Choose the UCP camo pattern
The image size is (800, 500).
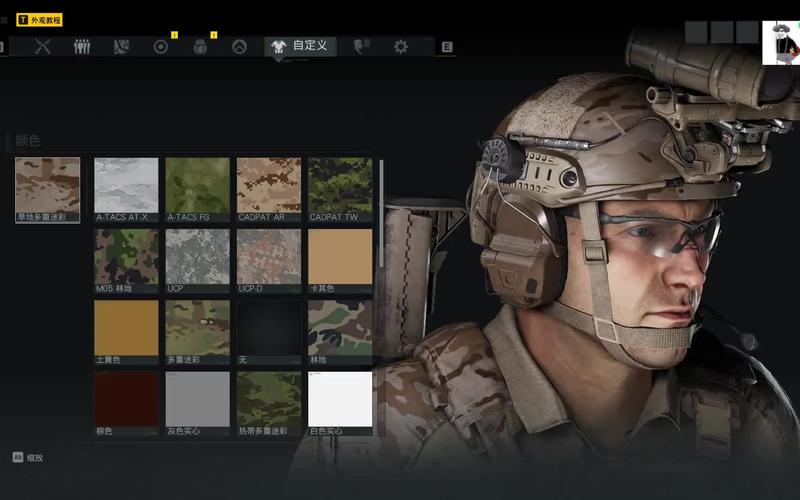tap(197, 256)
